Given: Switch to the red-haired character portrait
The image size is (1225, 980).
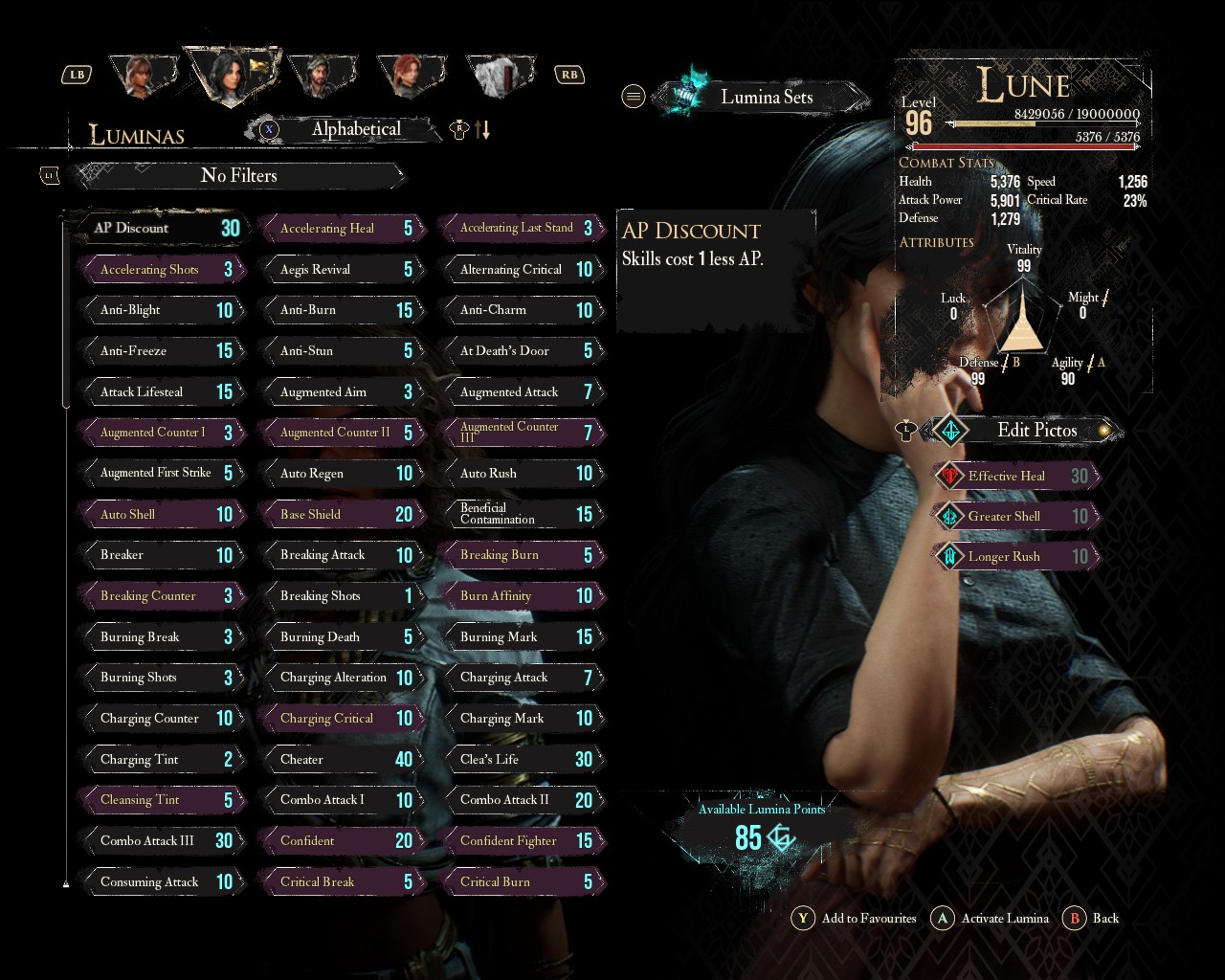Looking at the screenshot, I should coord(410,75).
